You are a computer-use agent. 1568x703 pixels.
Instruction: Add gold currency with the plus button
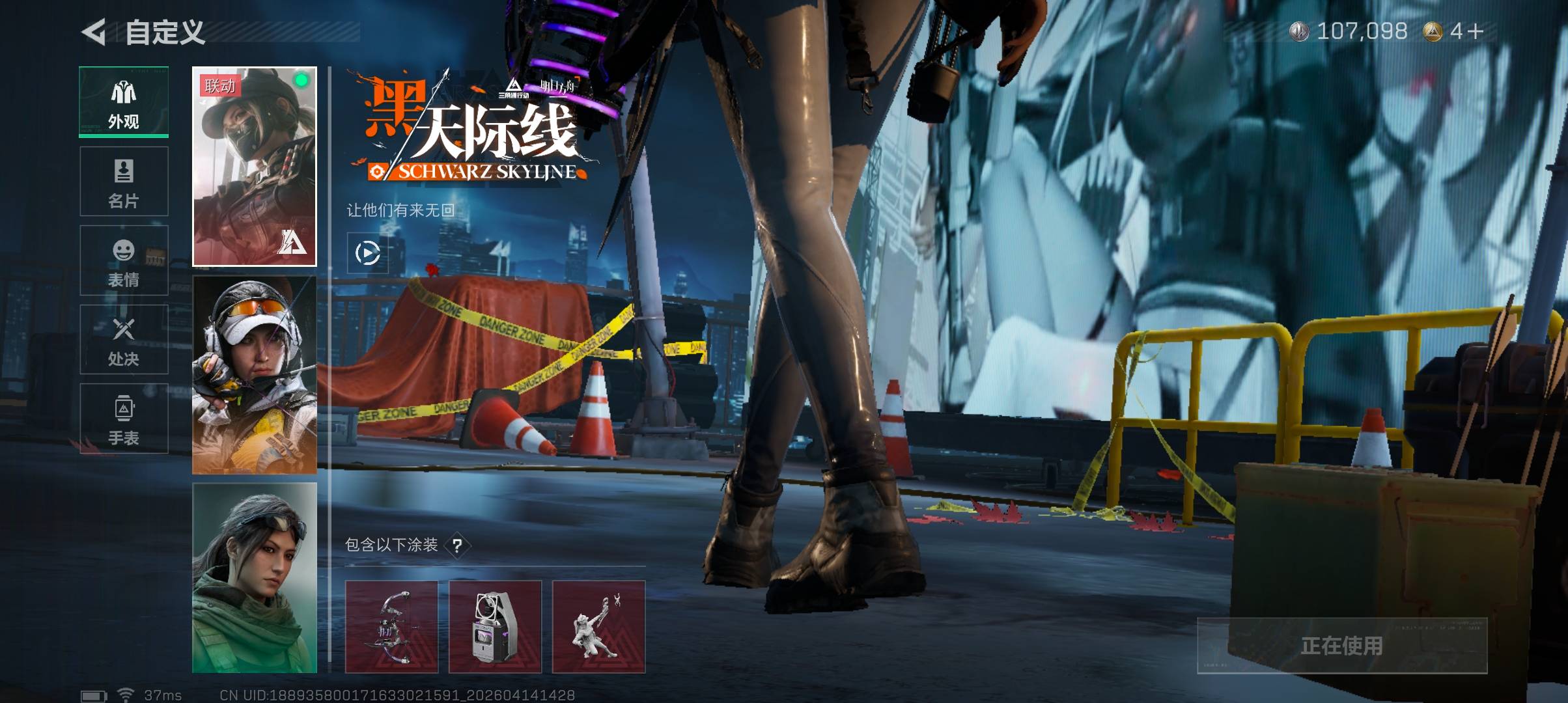(1476, 31)
